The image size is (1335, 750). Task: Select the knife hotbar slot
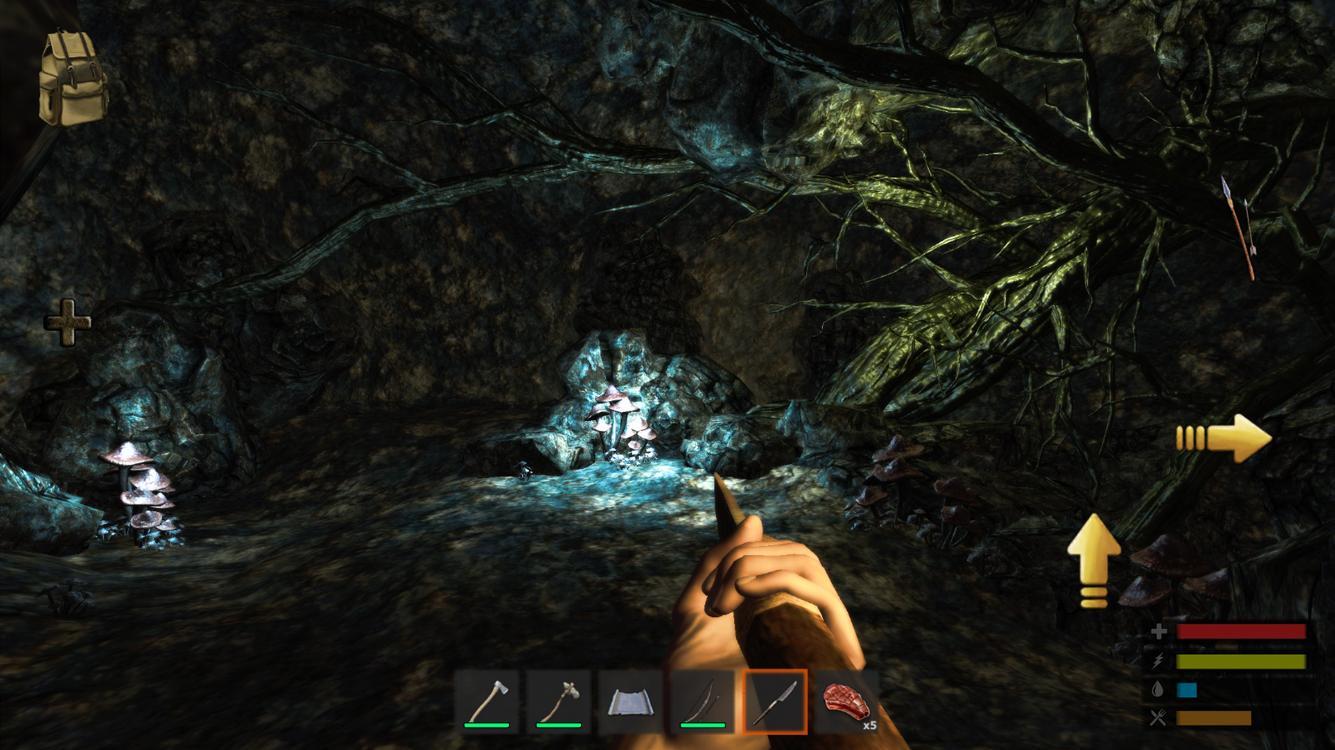click(775, 701)
